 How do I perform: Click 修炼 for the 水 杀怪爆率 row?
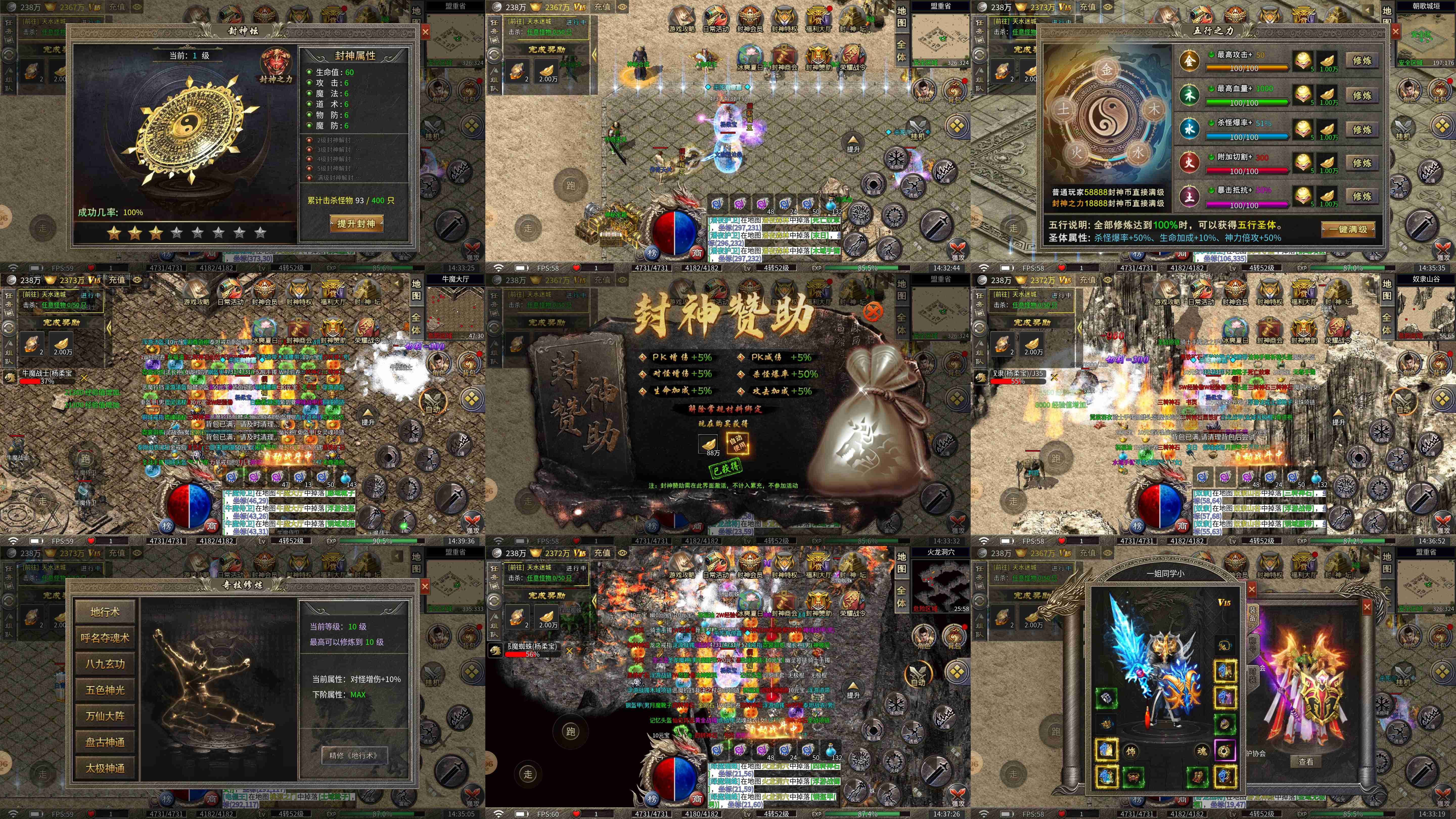coord(1362,129)
